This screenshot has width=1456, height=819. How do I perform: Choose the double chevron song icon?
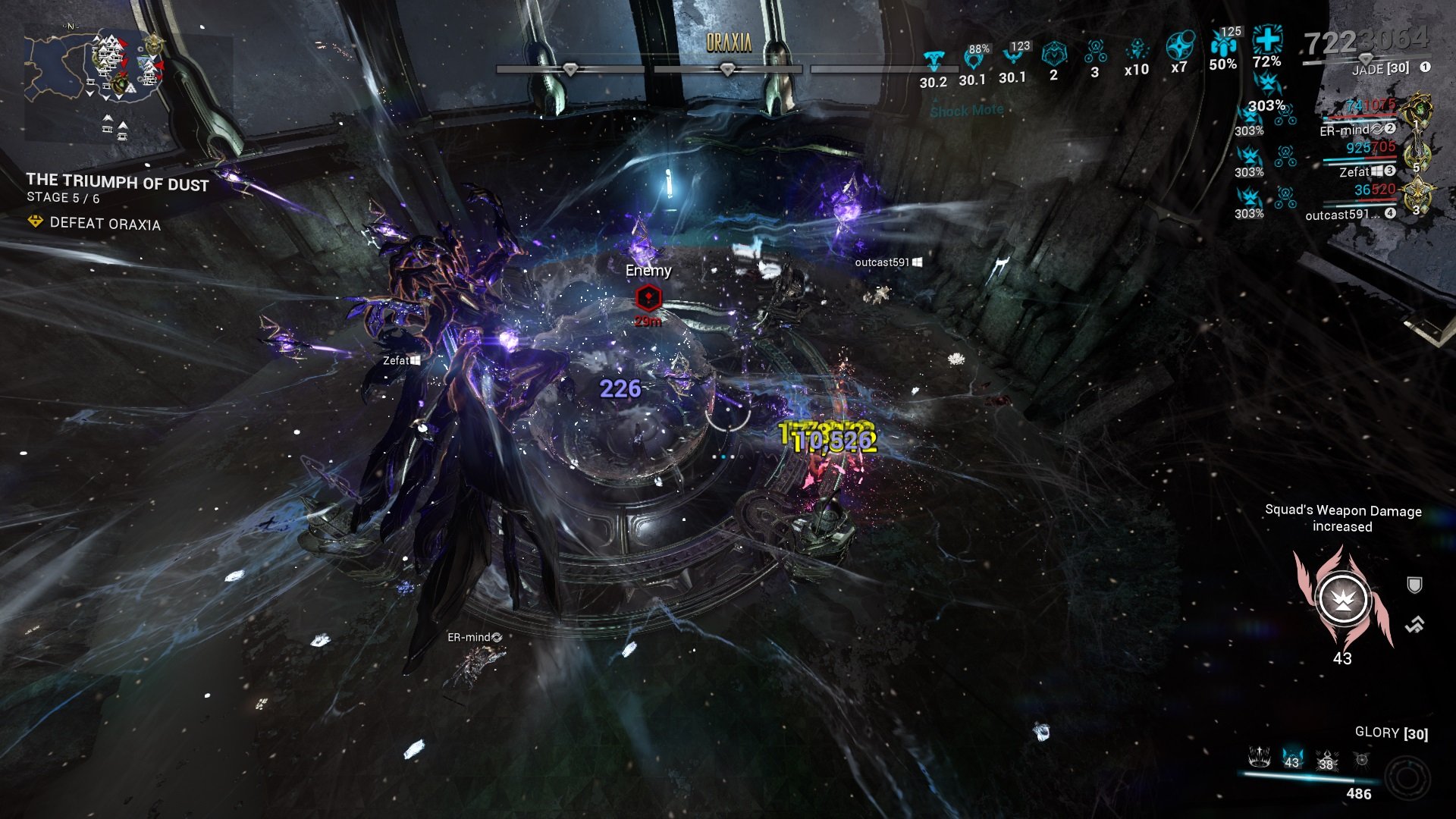click(1414, 625)
